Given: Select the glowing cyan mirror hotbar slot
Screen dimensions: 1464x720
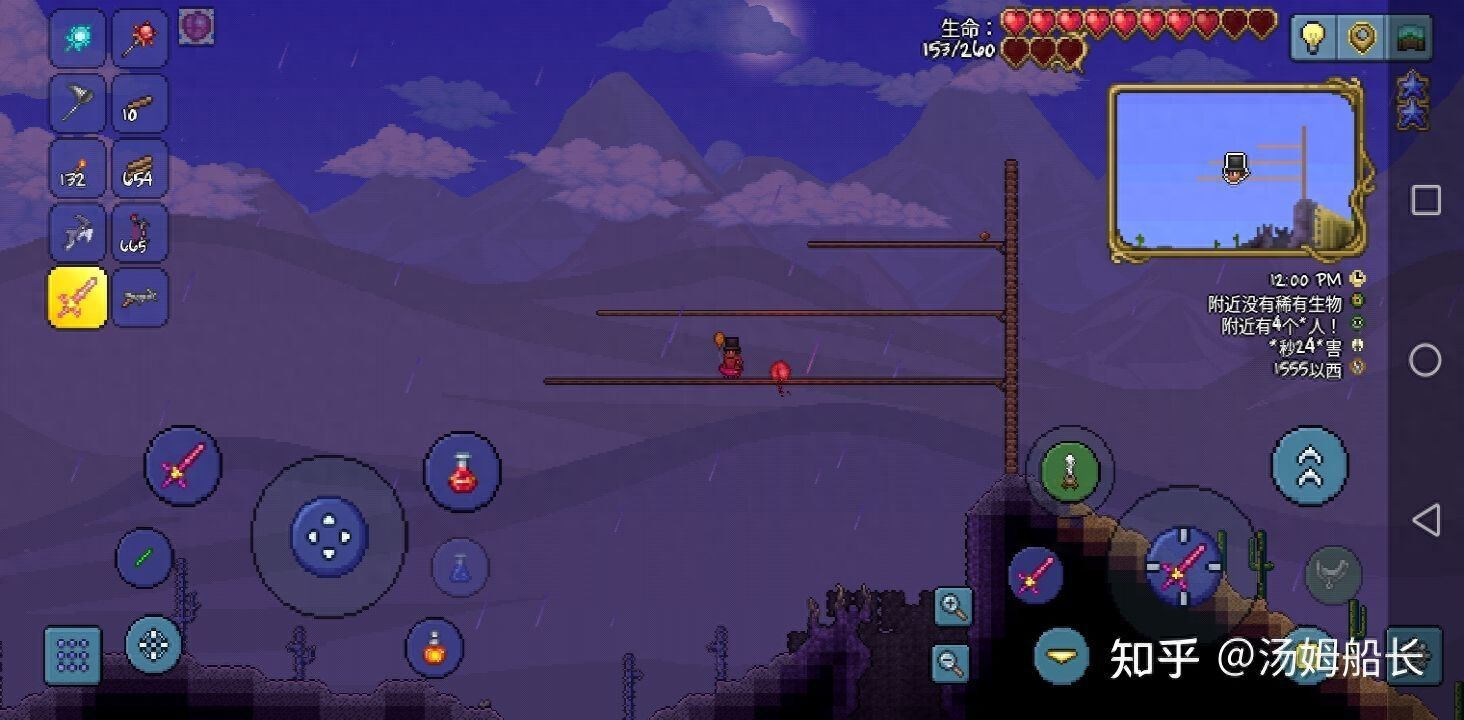Looking at the screenshot, I should [x=78, y=39].
